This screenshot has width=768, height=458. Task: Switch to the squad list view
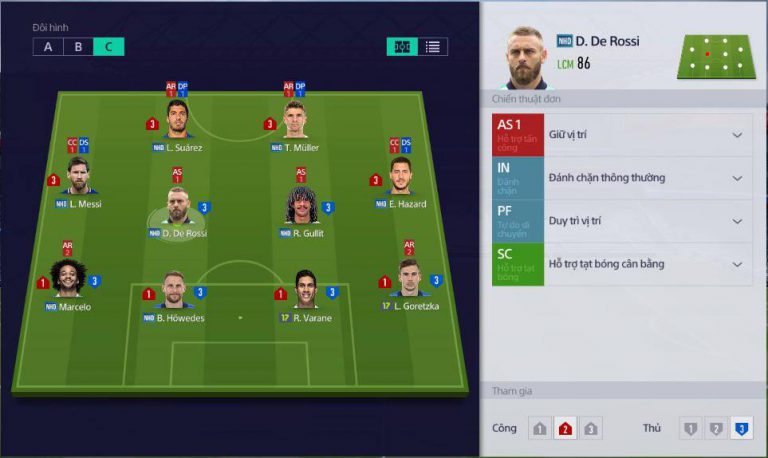[433, 46]
